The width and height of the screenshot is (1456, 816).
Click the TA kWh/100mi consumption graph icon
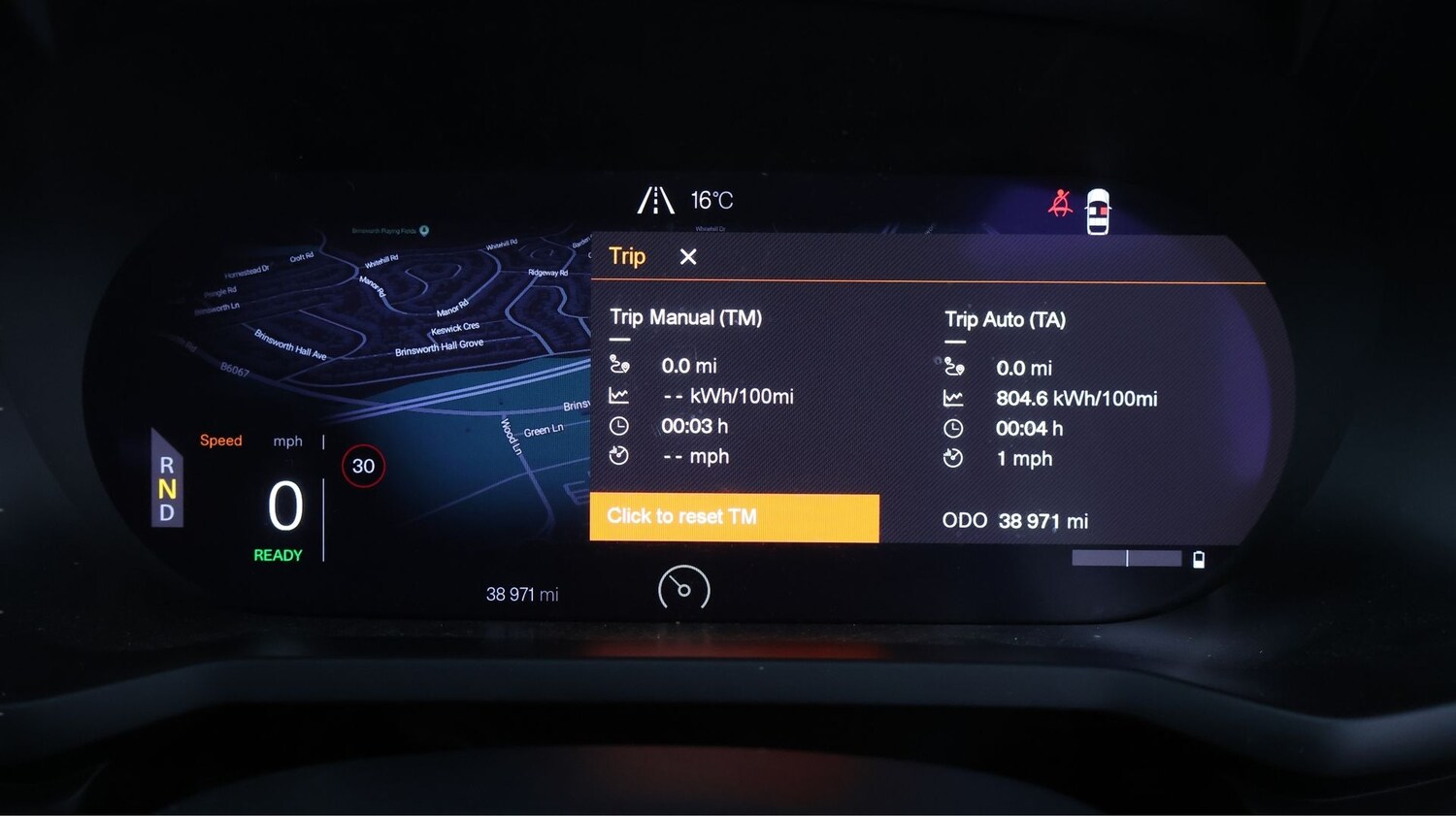pyautogui.click(x=954, y=398)
